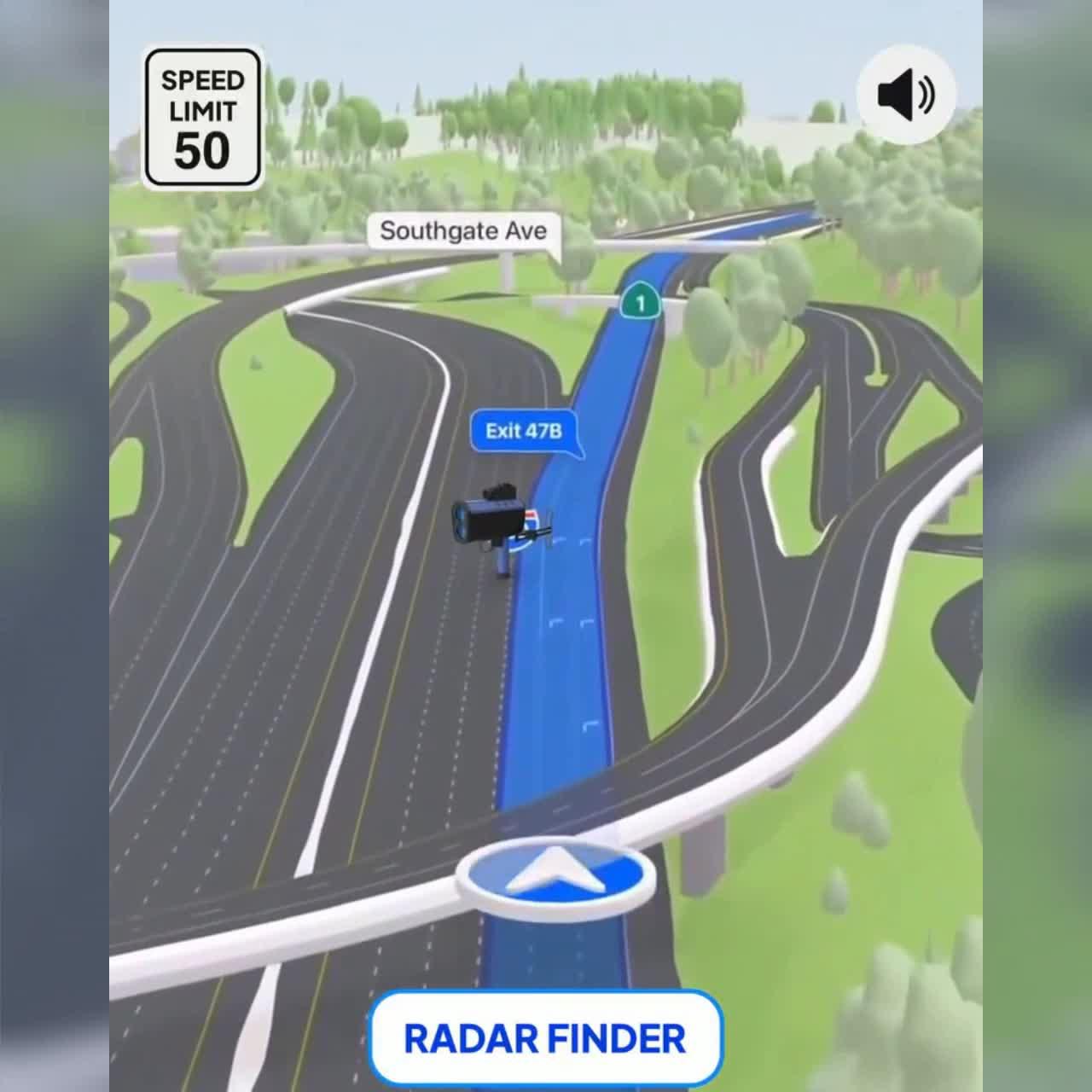Open the highway exit 47B guidance panel
This screenshot has height=1092, width=1092.
point(523,432)
